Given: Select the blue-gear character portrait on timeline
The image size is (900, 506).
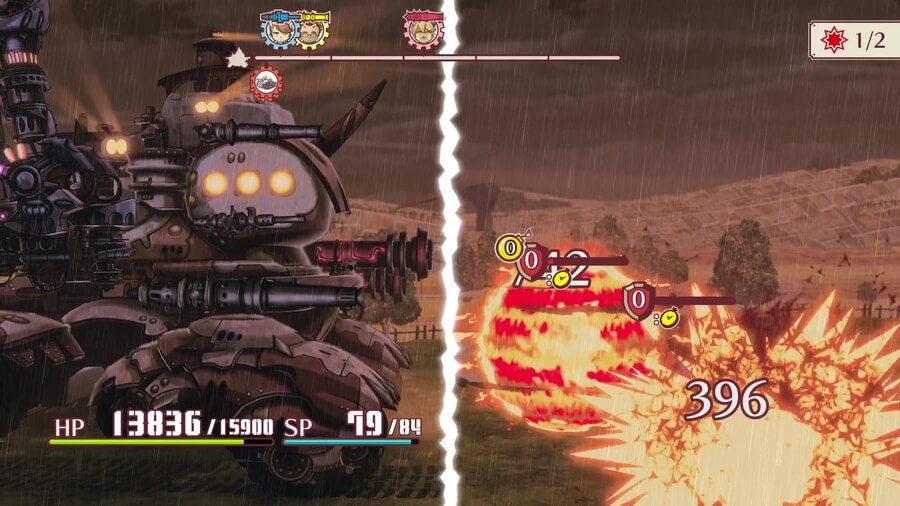Looking at the screenshot, I should [279, 30].
